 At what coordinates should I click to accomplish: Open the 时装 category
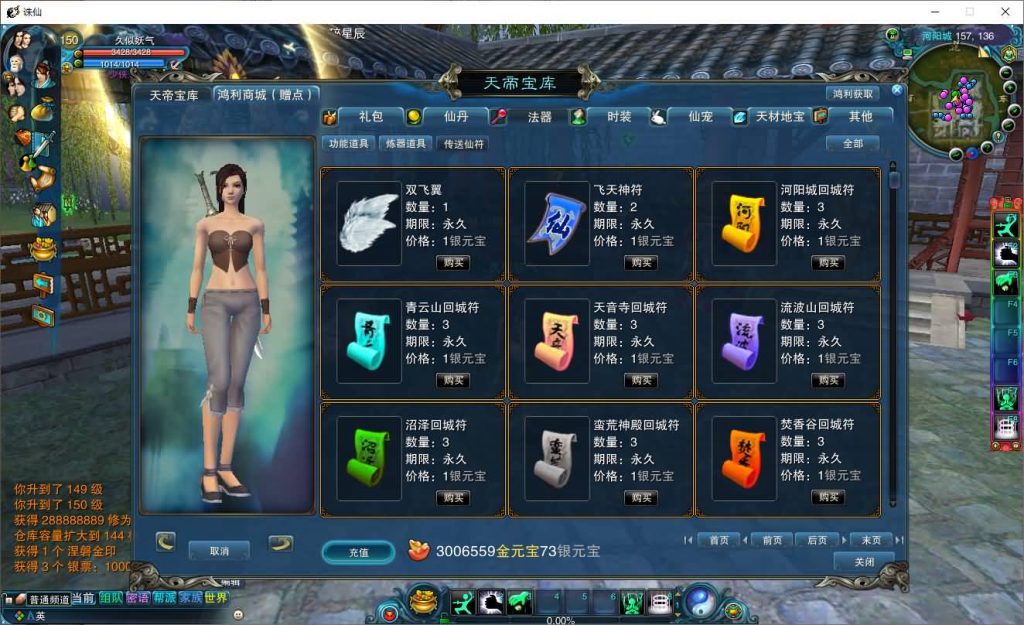pyautogui.click(x=619, y=117)
